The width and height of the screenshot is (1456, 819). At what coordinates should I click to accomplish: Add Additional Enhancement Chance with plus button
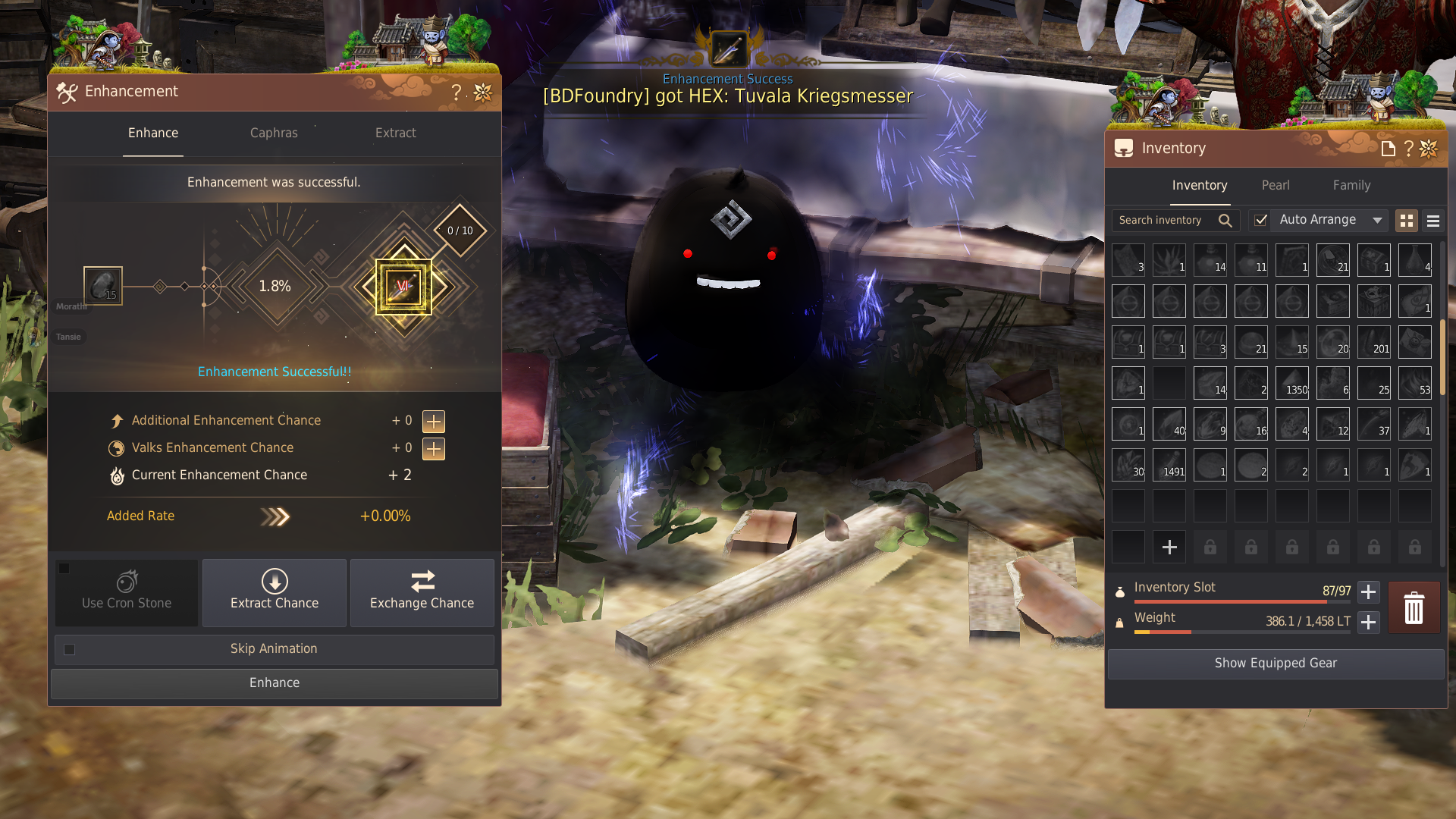434,421
